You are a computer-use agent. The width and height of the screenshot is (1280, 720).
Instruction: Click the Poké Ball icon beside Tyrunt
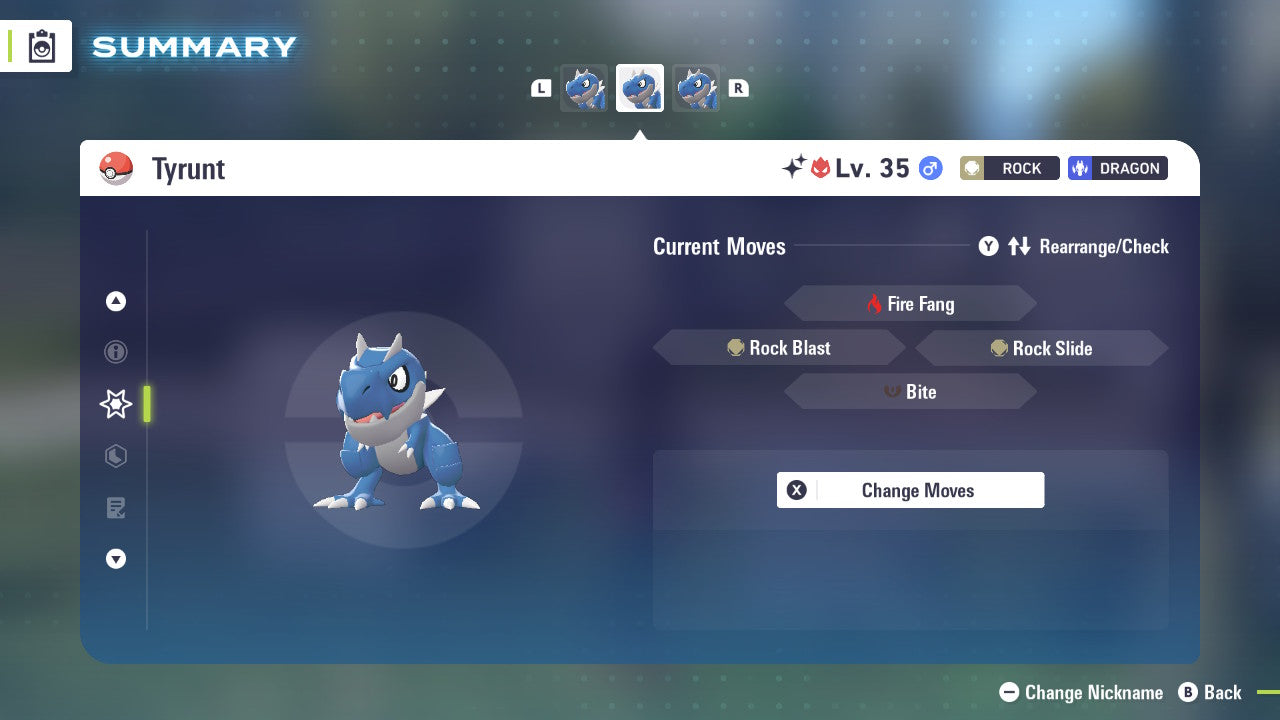116,168
